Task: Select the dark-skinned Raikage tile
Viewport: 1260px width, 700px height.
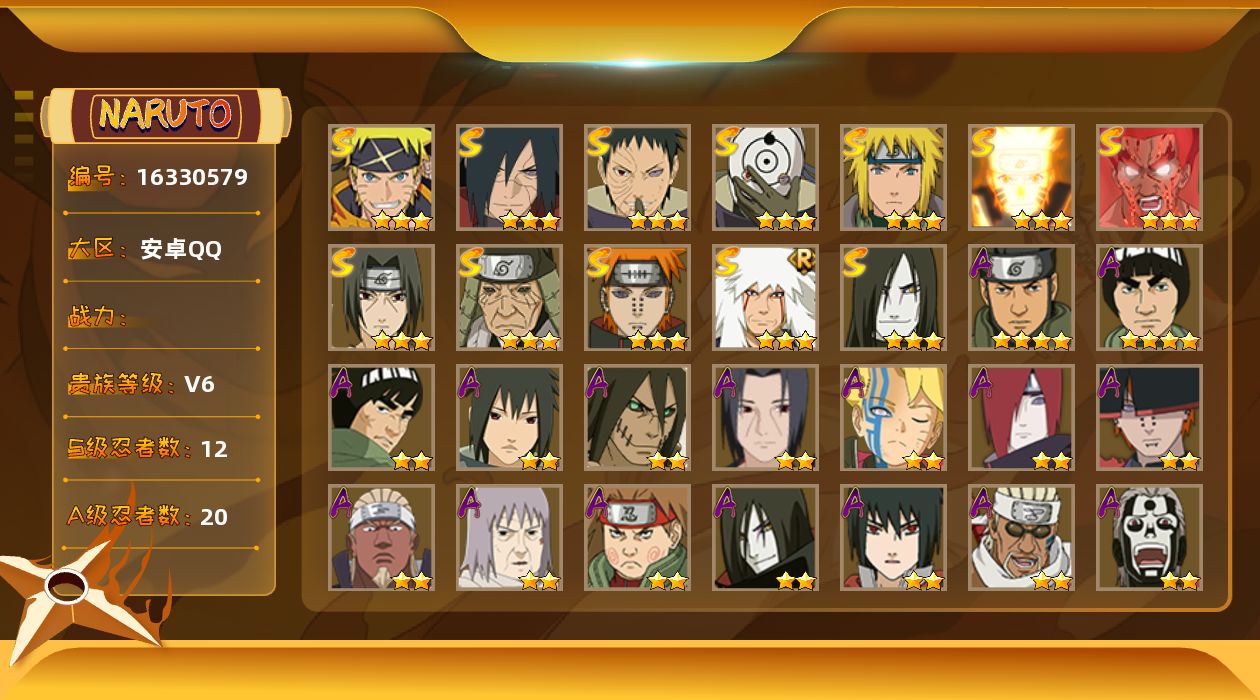Action: click(381, 537)
